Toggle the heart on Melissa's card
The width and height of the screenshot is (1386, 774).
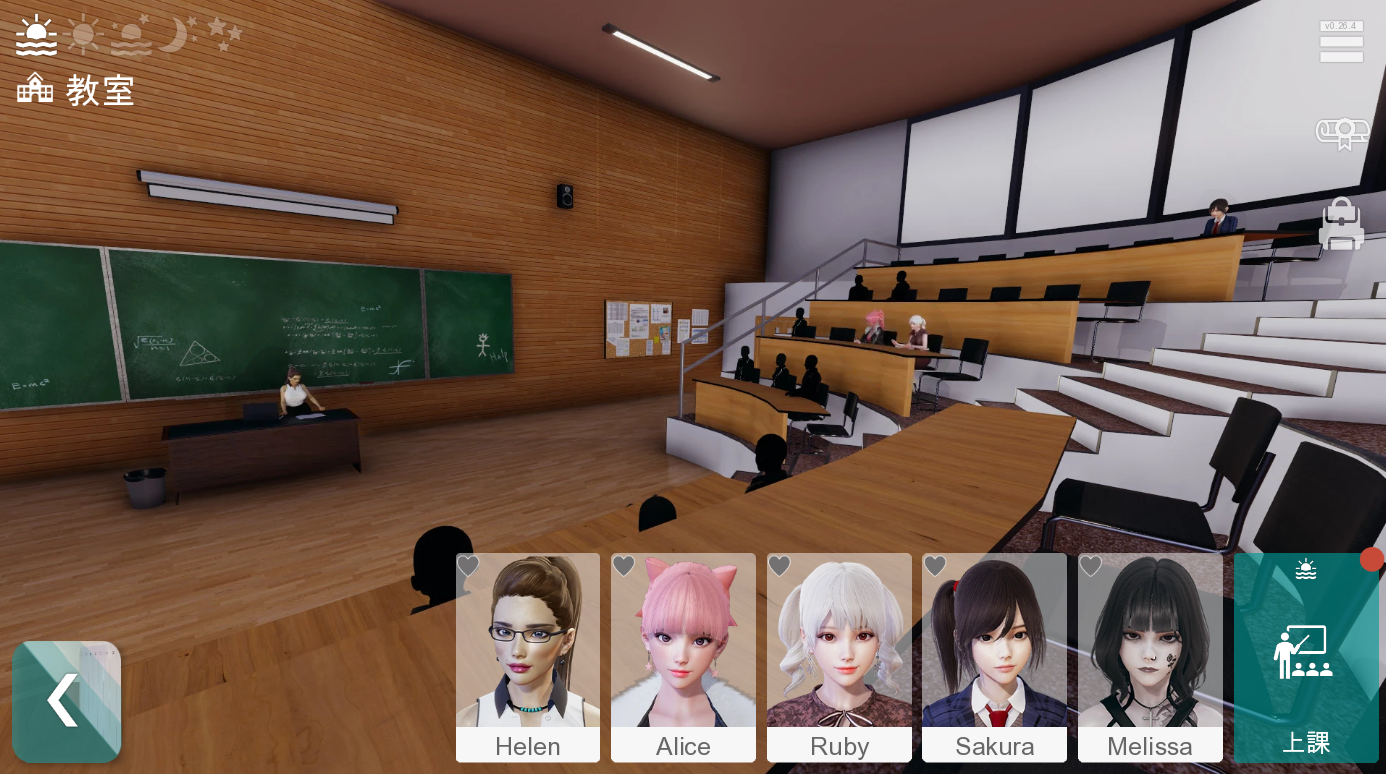point(1090,566)
